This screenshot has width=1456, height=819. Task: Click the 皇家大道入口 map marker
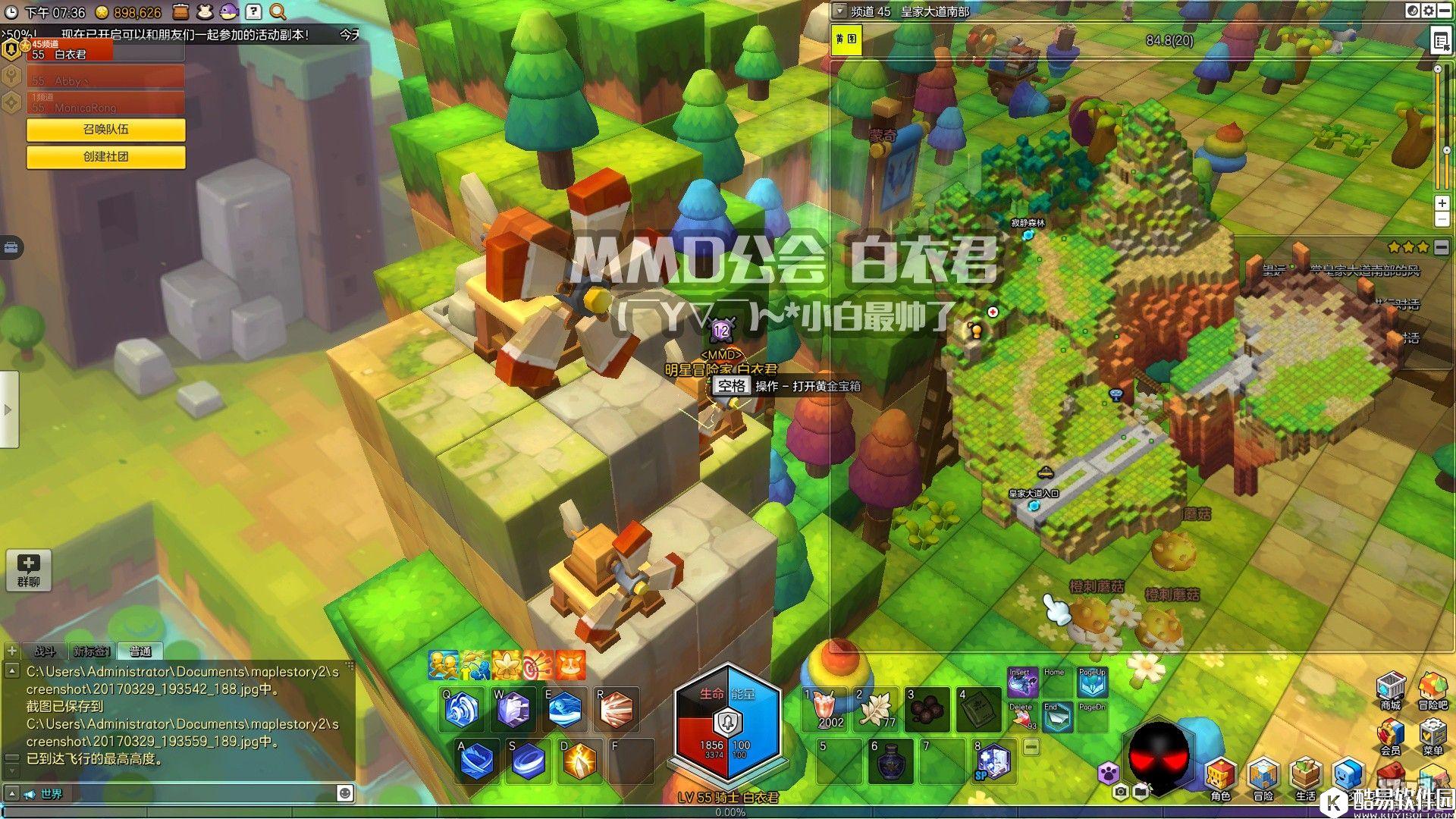pos(1033,504)
